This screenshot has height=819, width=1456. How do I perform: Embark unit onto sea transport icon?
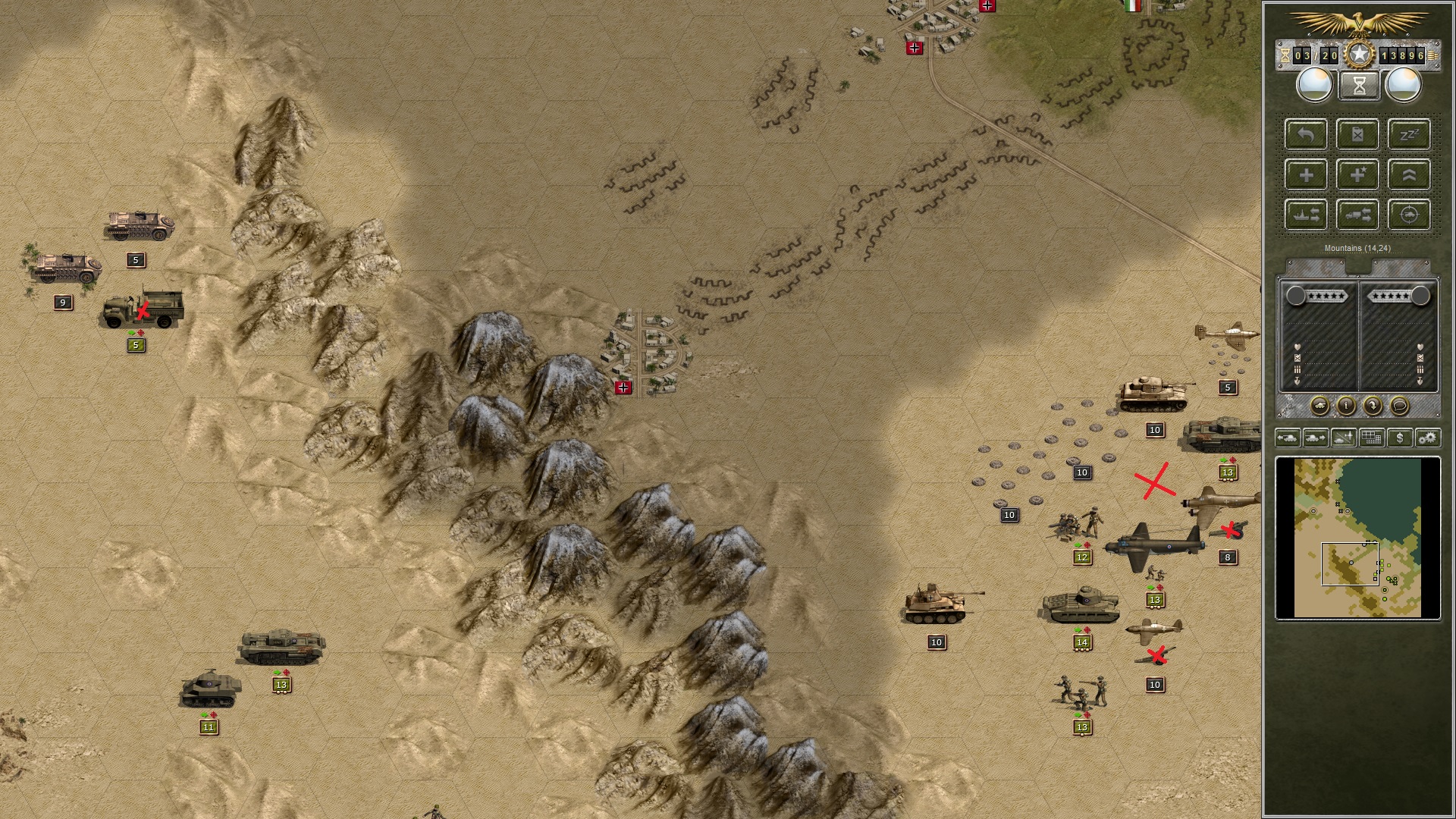point(1305,216)
